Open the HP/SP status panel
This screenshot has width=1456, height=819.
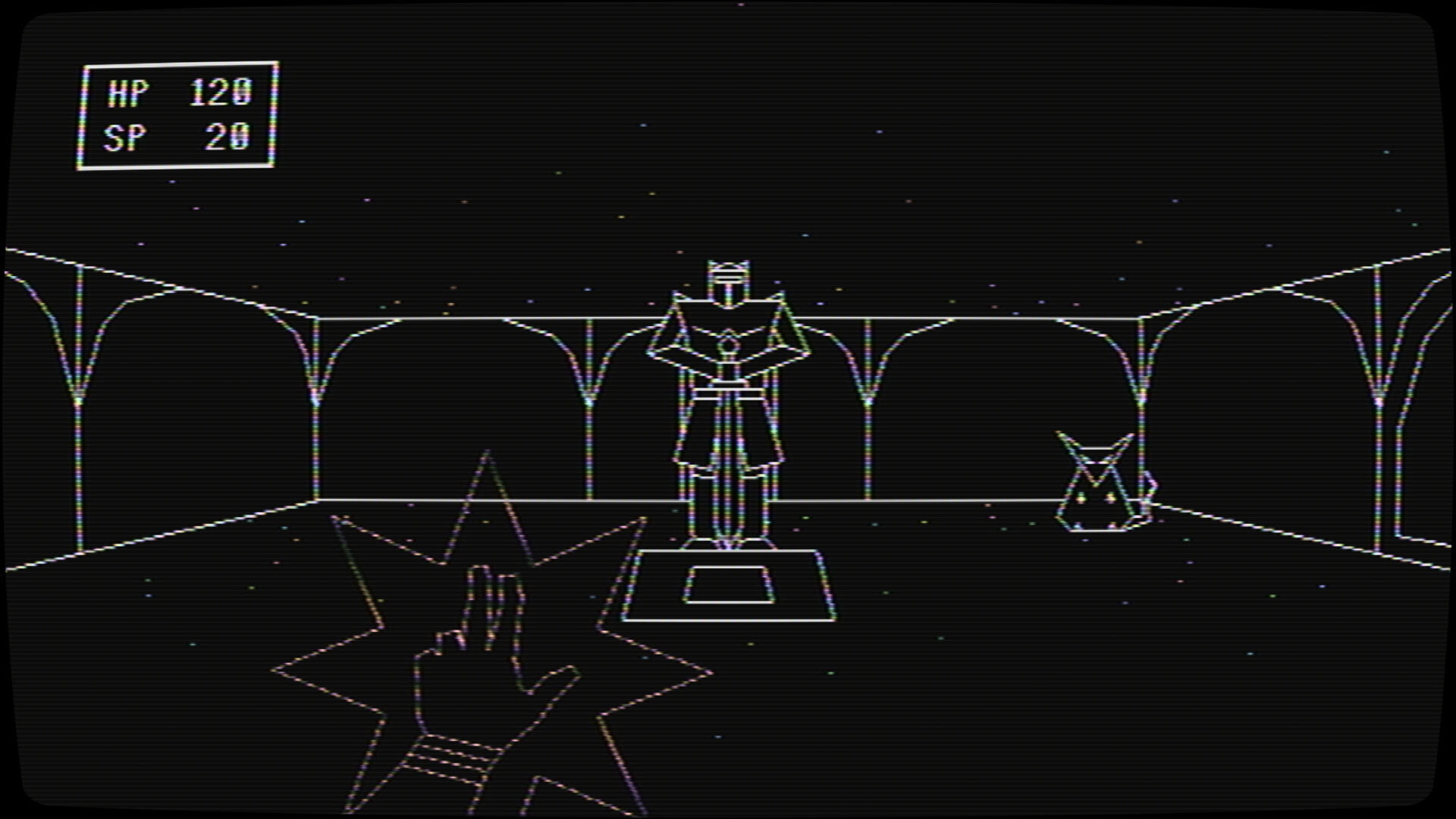[178, 114]
